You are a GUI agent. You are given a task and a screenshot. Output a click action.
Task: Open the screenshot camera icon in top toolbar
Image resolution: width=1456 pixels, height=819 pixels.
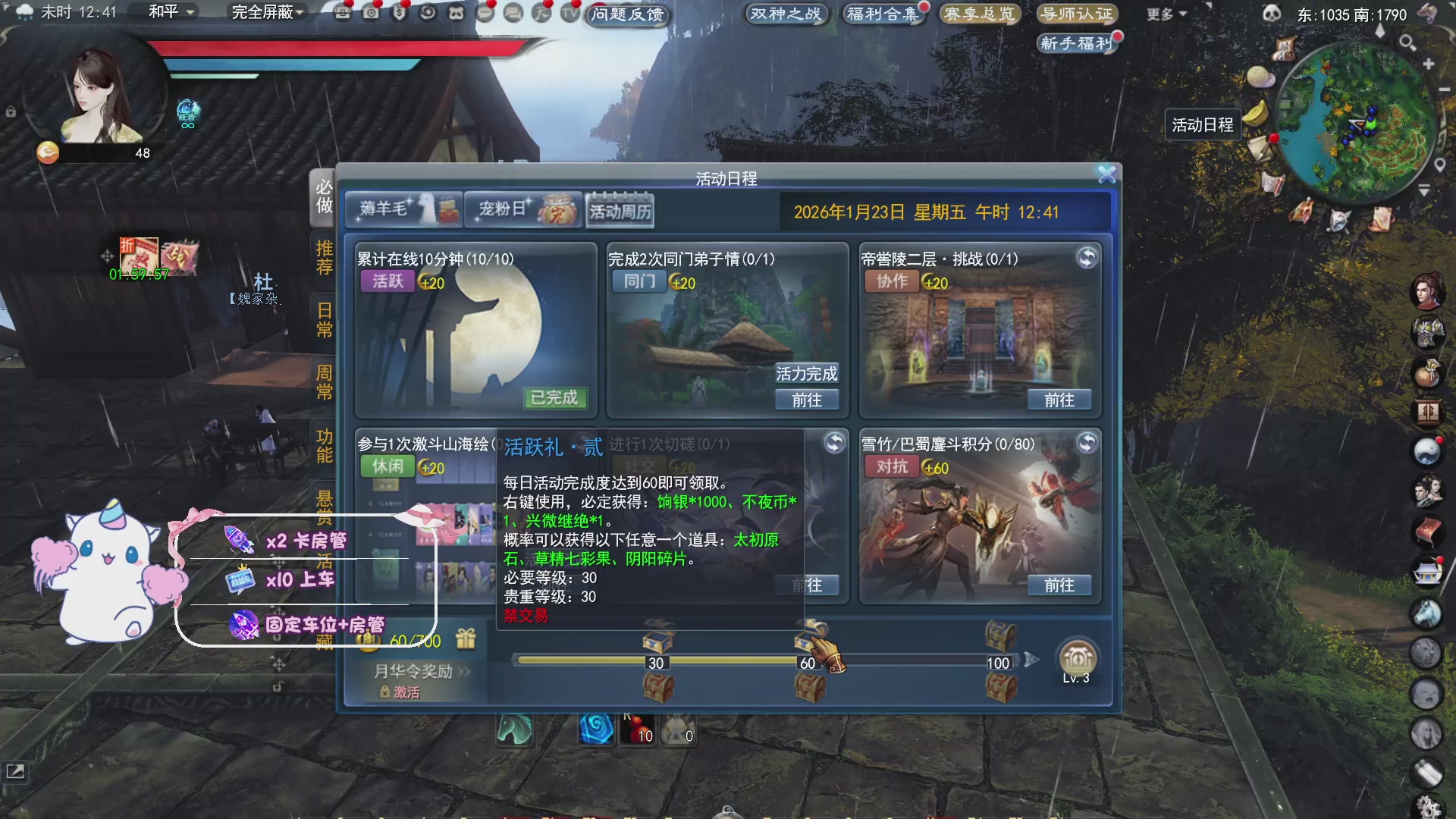pos(369,13)
